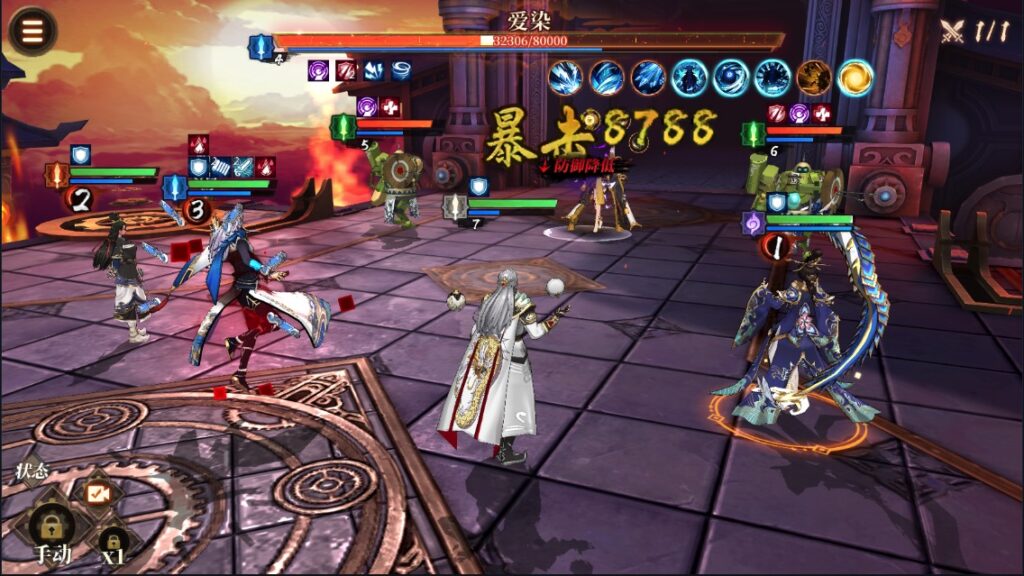Open the hamburger menu button
Viewport: 1024px width, 576px height.
tap(31, 31)
